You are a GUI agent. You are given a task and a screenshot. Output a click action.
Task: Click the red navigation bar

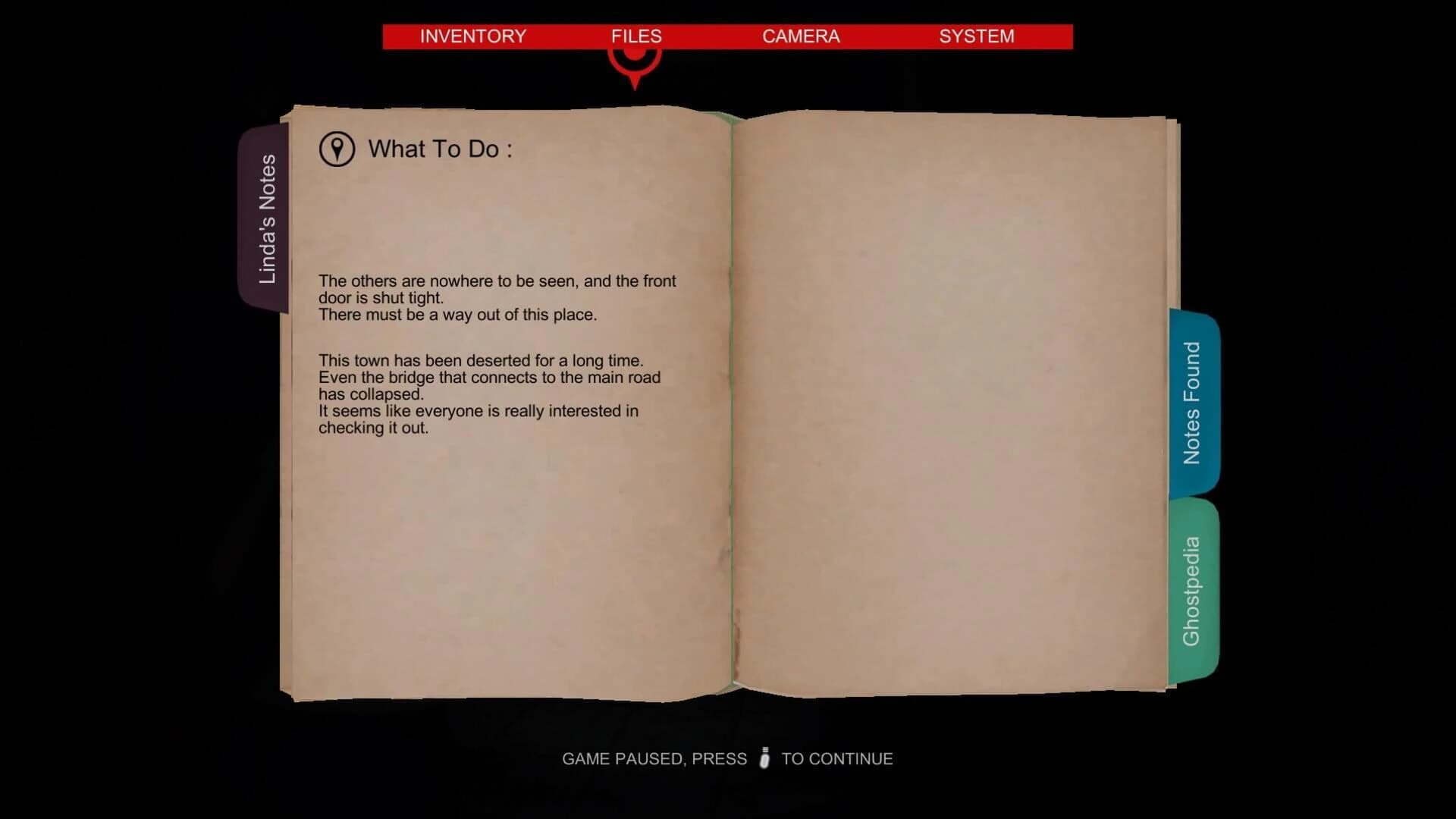(x=726, y=36)
